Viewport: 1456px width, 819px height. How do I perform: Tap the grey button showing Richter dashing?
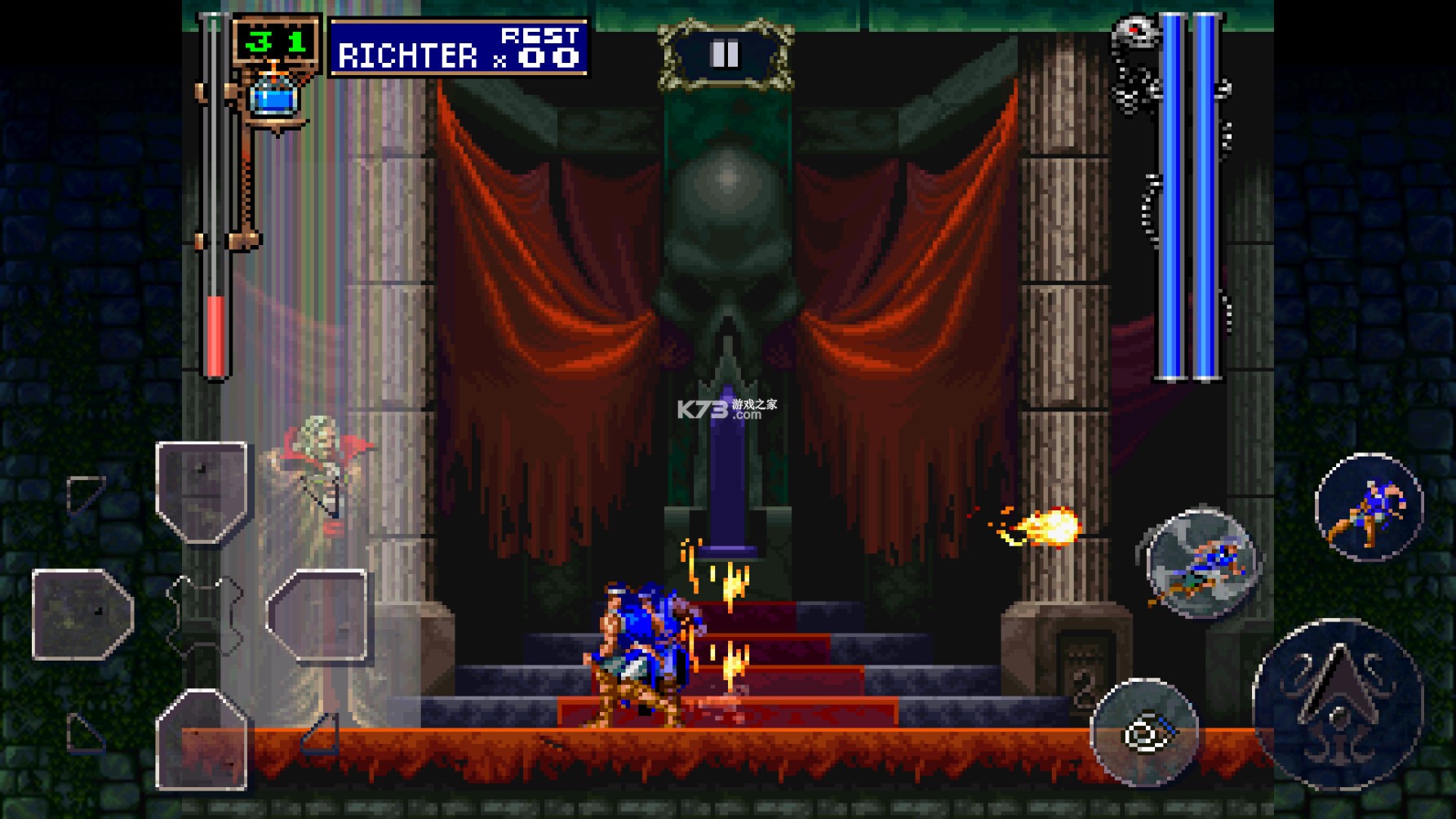(x=1201, y=563)
